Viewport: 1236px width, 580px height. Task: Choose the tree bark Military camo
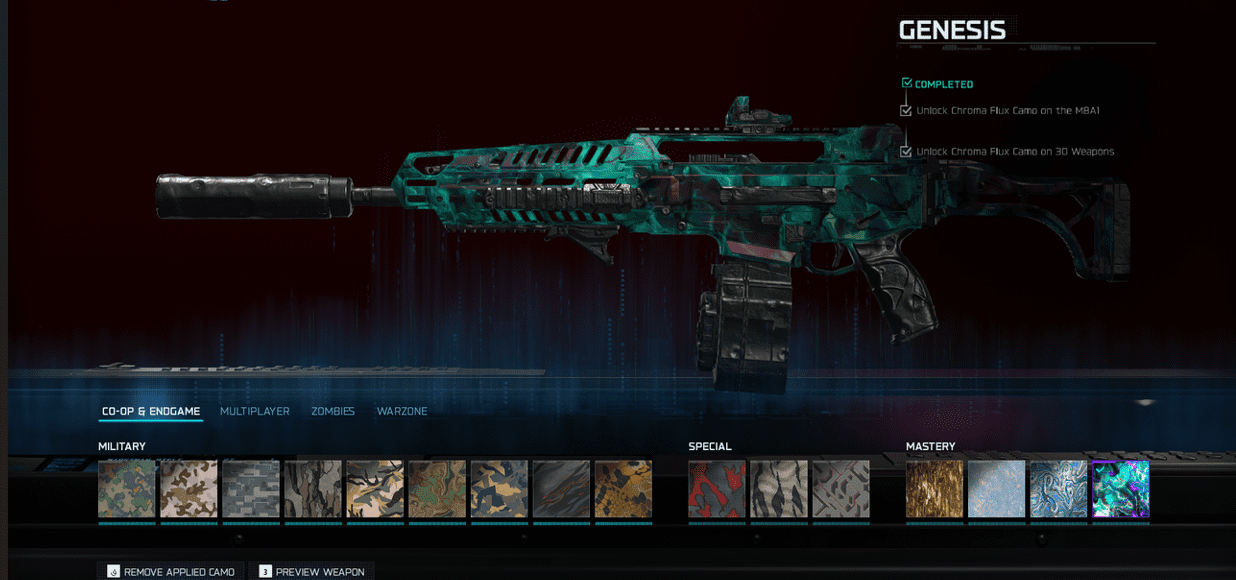[x=312, y=489]
